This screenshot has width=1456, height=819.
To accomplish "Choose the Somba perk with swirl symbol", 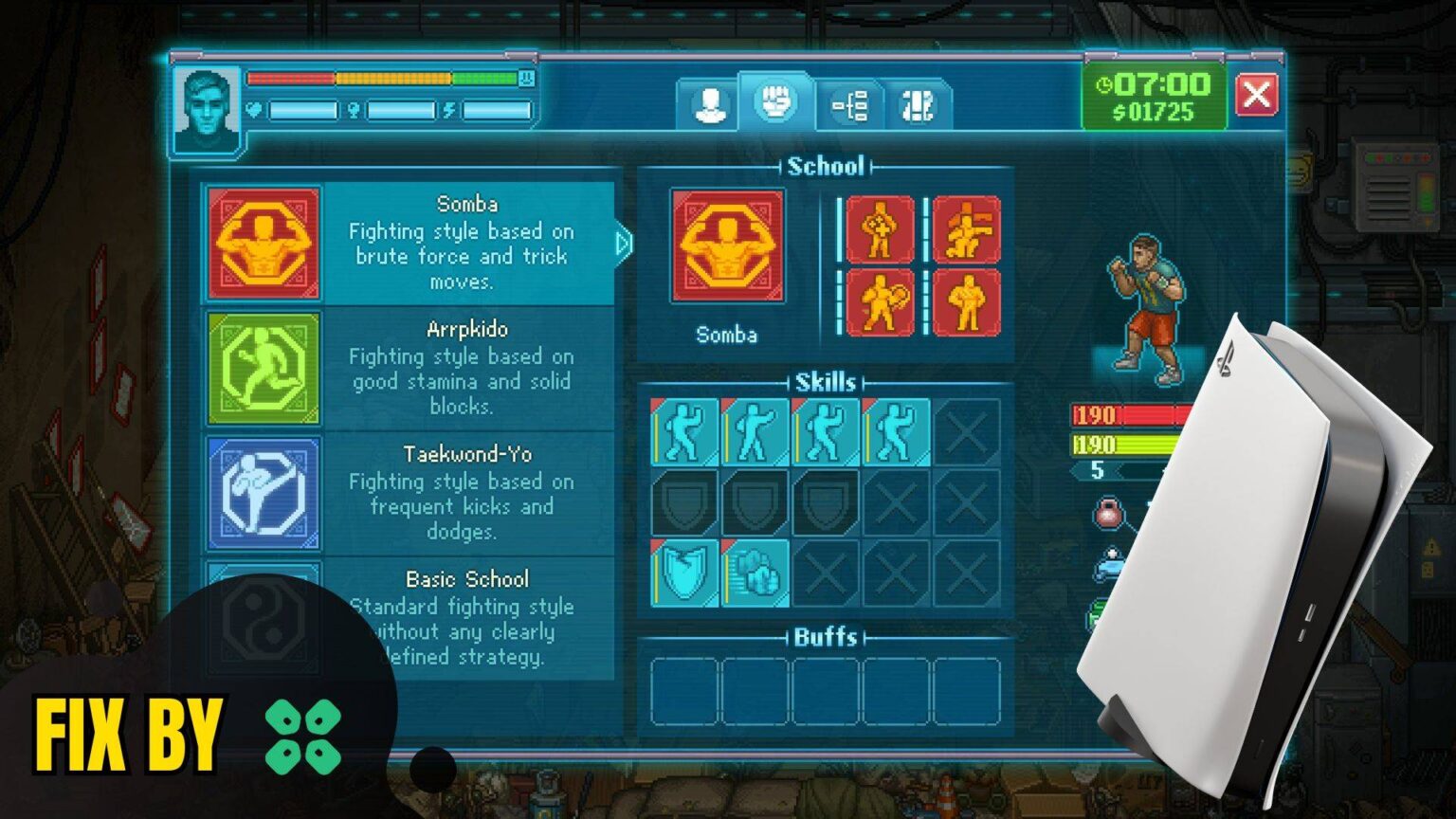I will [x=880, y=302].
